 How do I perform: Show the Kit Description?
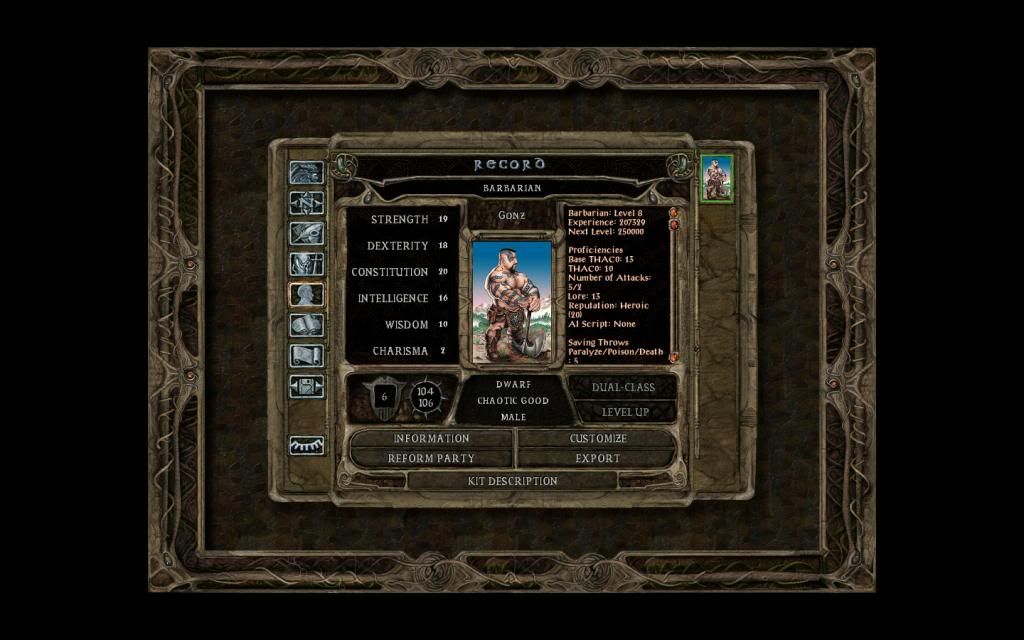point(512,481)
